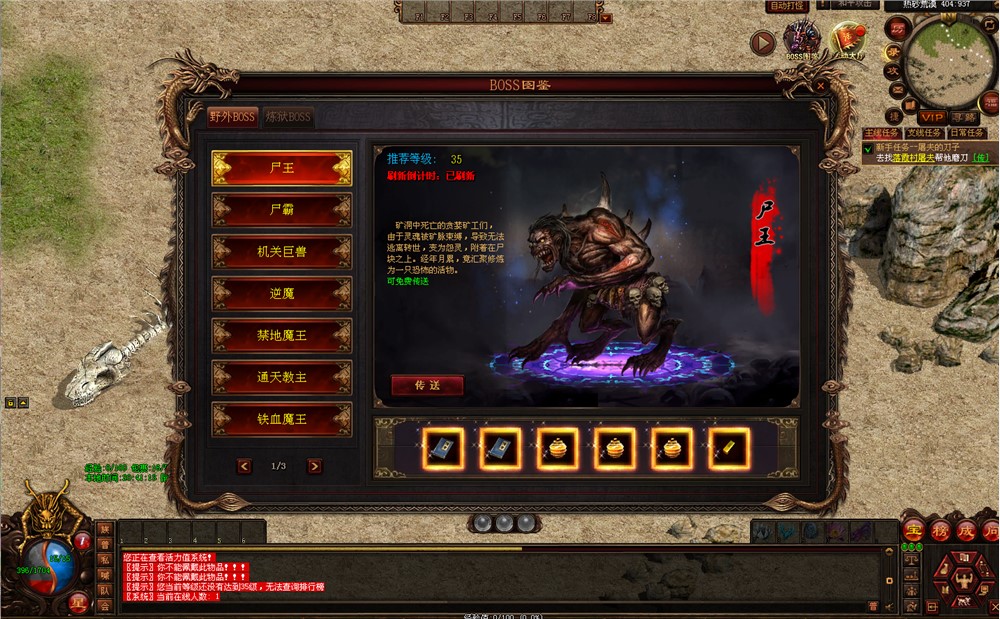Click the VIP button by the minimap
Image resolution: width=1000 pixels, height=619 pixels.
932,117
